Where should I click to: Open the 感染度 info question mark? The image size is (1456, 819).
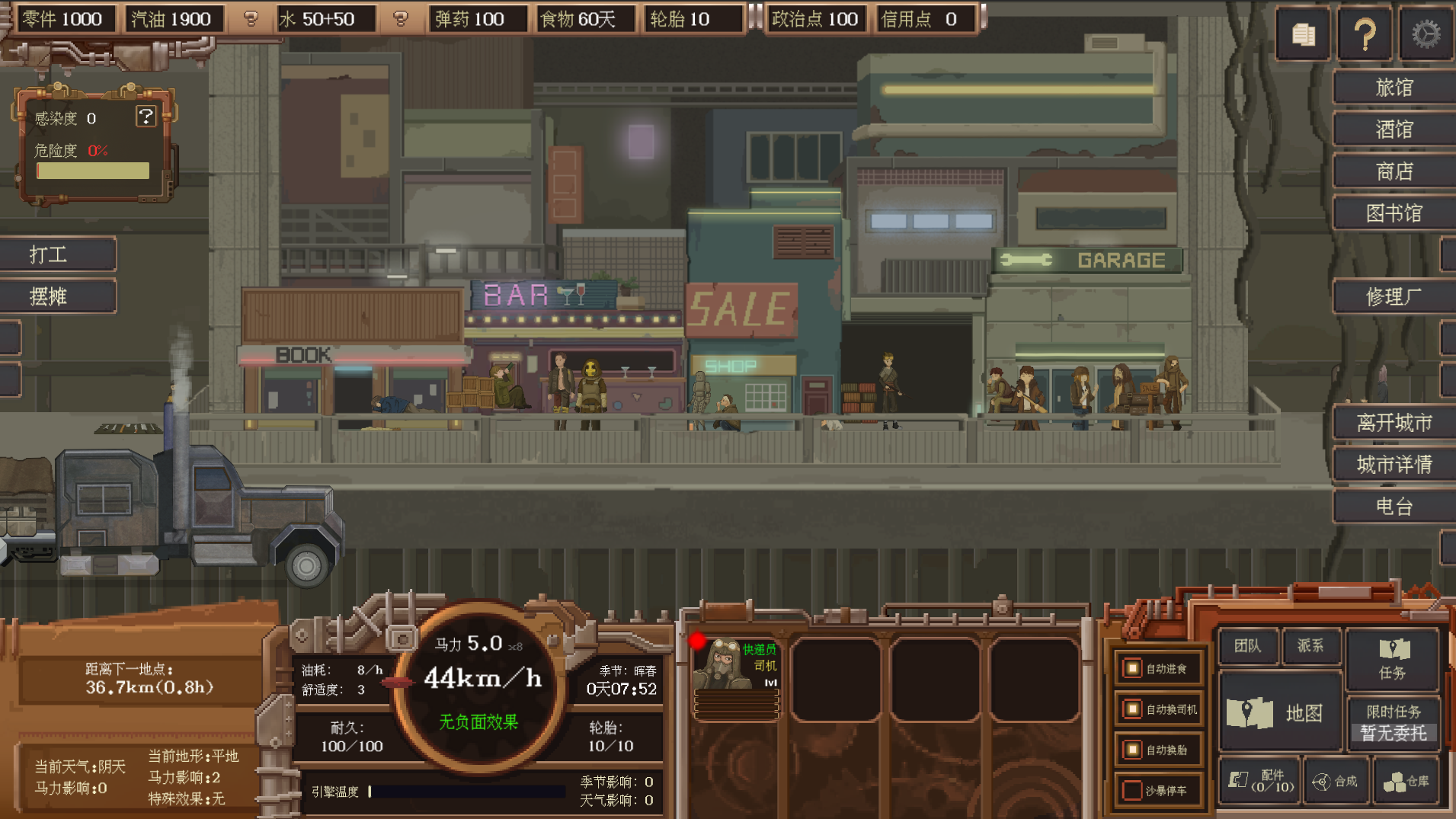click(145, 116)
